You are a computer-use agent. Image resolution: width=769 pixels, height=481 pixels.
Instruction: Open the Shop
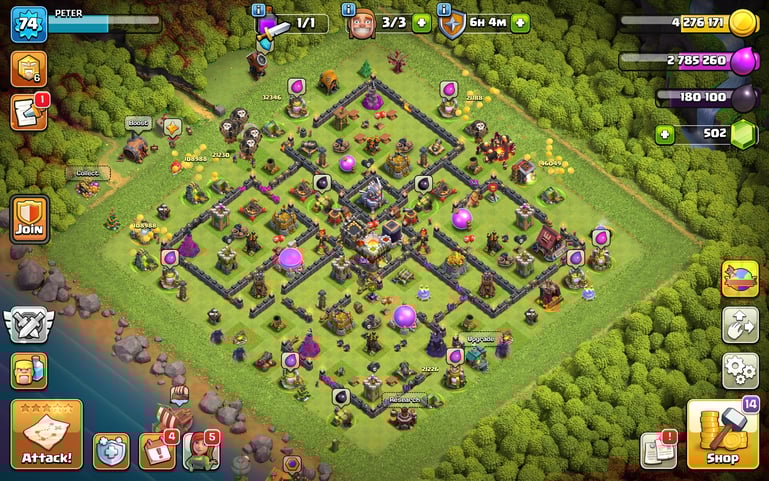(722, 435)
